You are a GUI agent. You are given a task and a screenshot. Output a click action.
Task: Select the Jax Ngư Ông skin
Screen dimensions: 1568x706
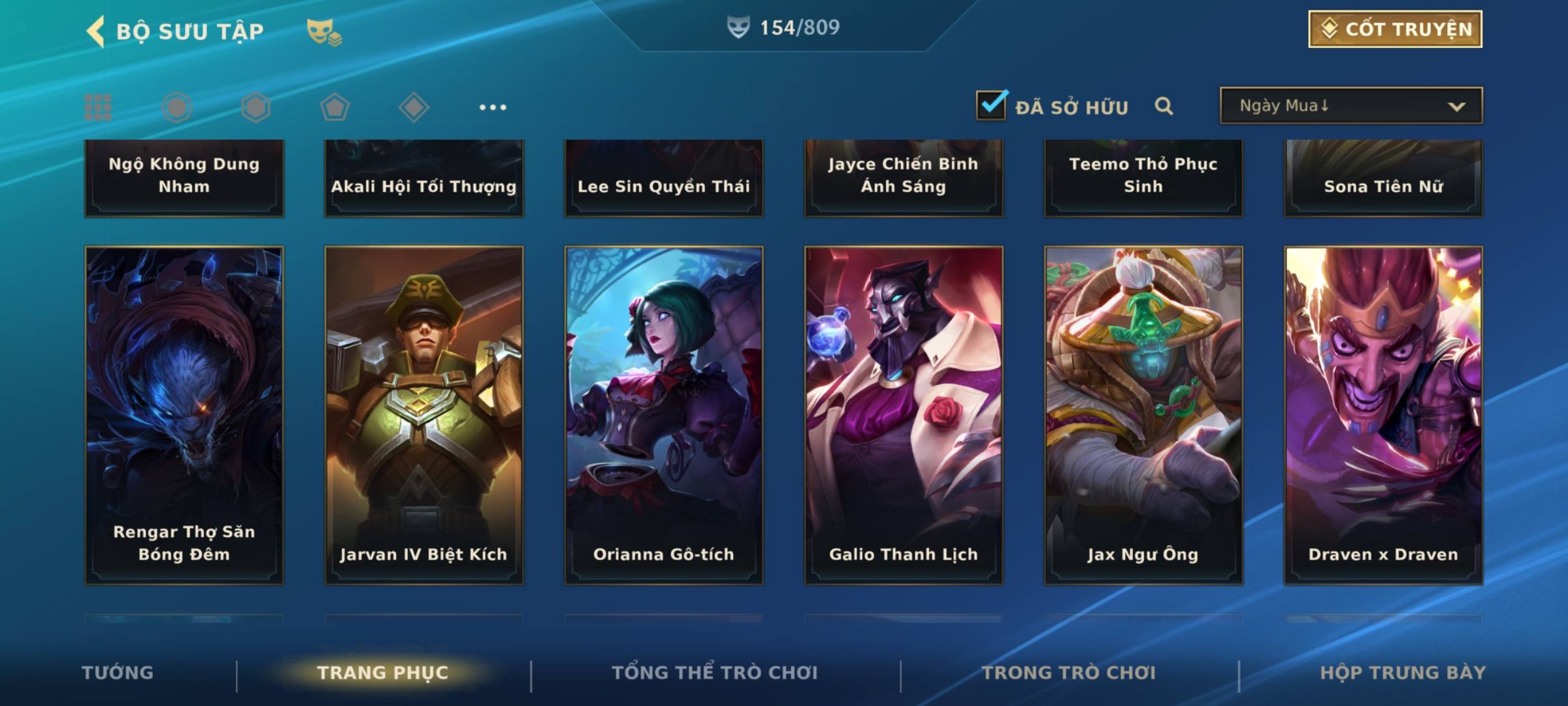tap(1143, 415)
